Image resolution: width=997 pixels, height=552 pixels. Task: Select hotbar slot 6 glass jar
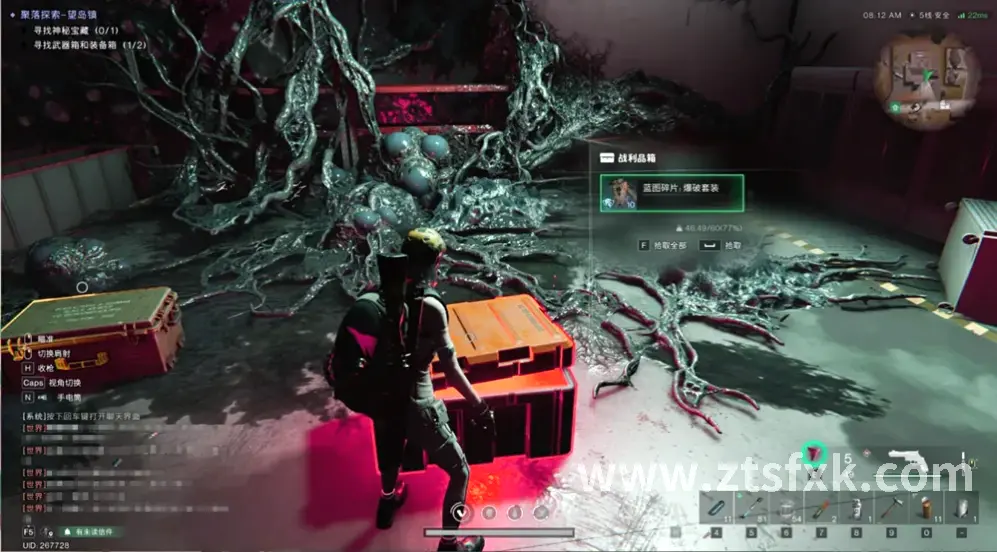(786, 506)
